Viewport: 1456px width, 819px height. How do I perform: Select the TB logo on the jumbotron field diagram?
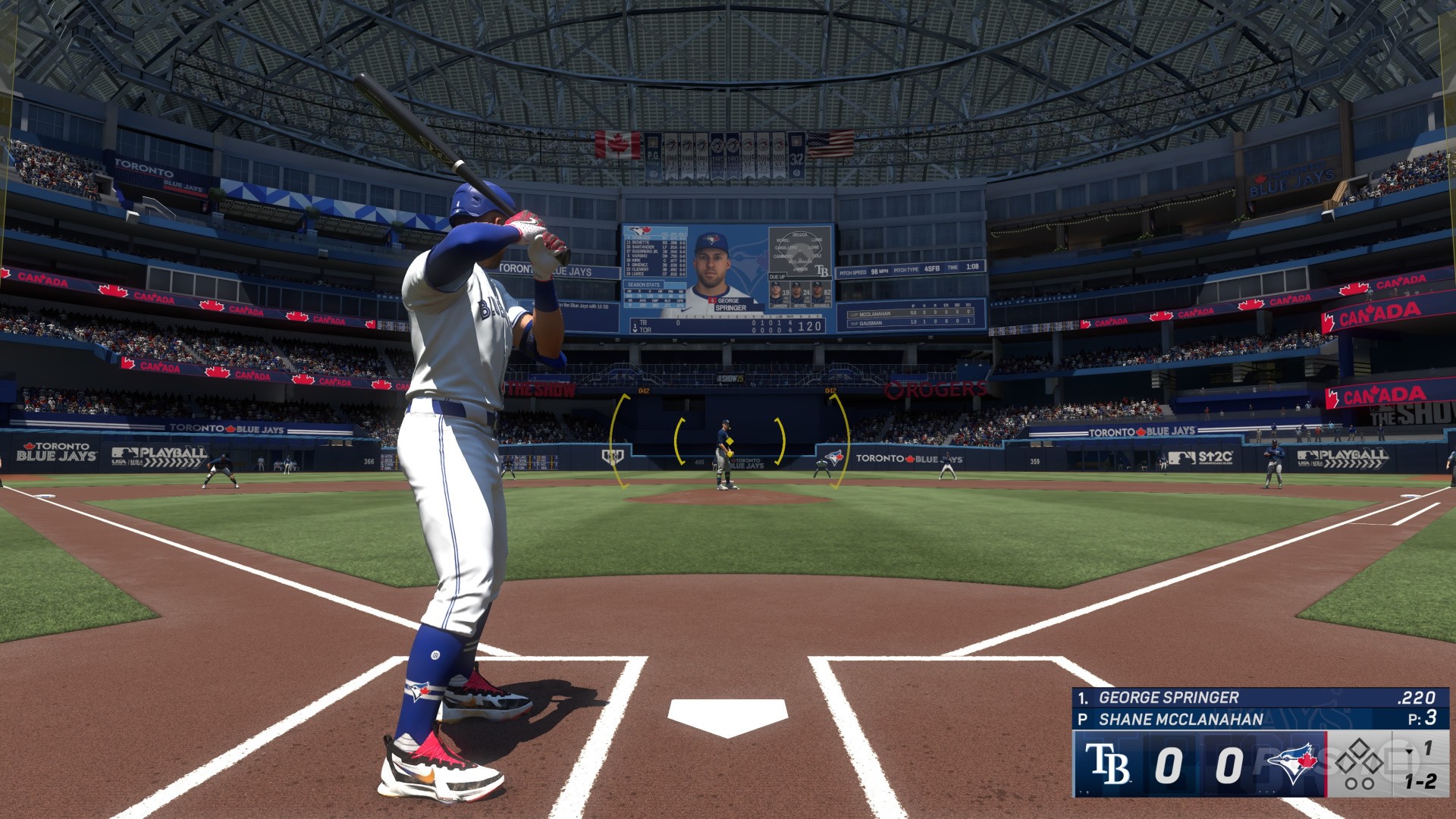(823, 271)
